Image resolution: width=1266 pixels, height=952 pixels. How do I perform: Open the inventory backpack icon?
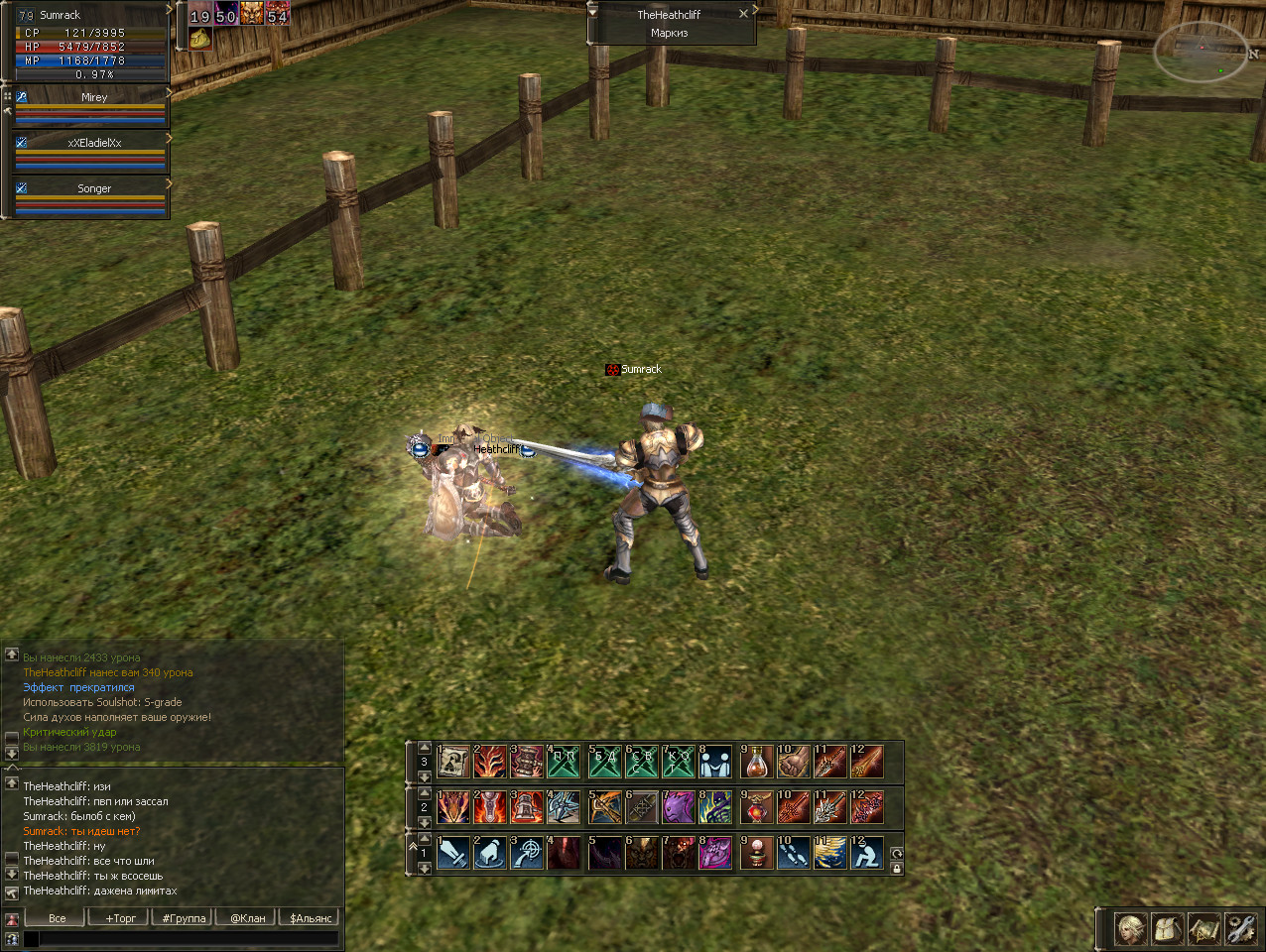[x=1167, y=929]
